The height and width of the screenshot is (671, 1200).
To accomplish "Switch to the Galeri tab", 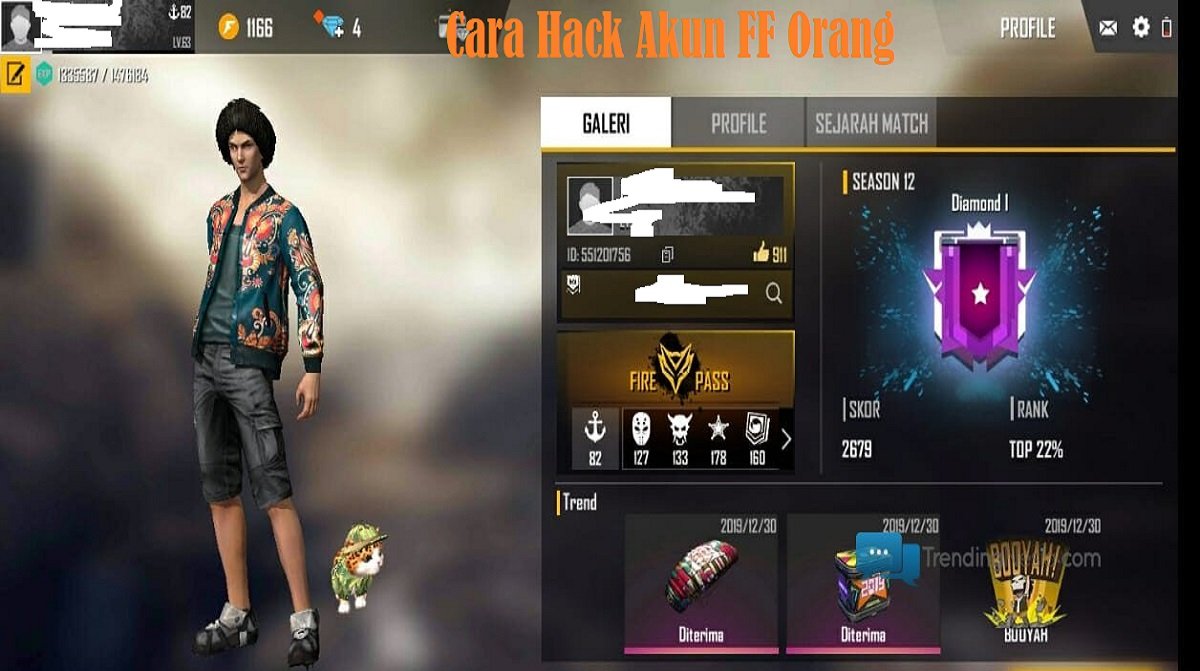I will pyautogui.click(x=606, y=123).
